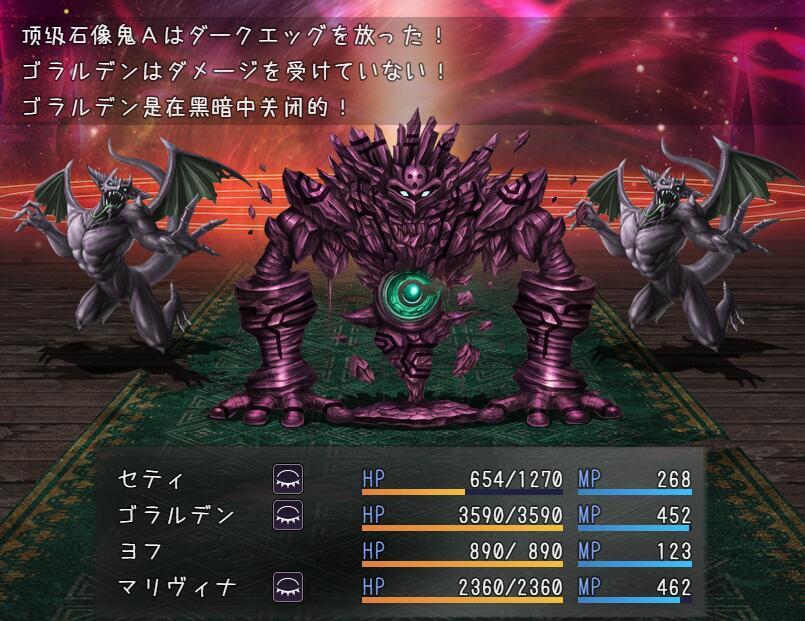
Task: Select the ヨフ party row
Action: click(141, 552)
